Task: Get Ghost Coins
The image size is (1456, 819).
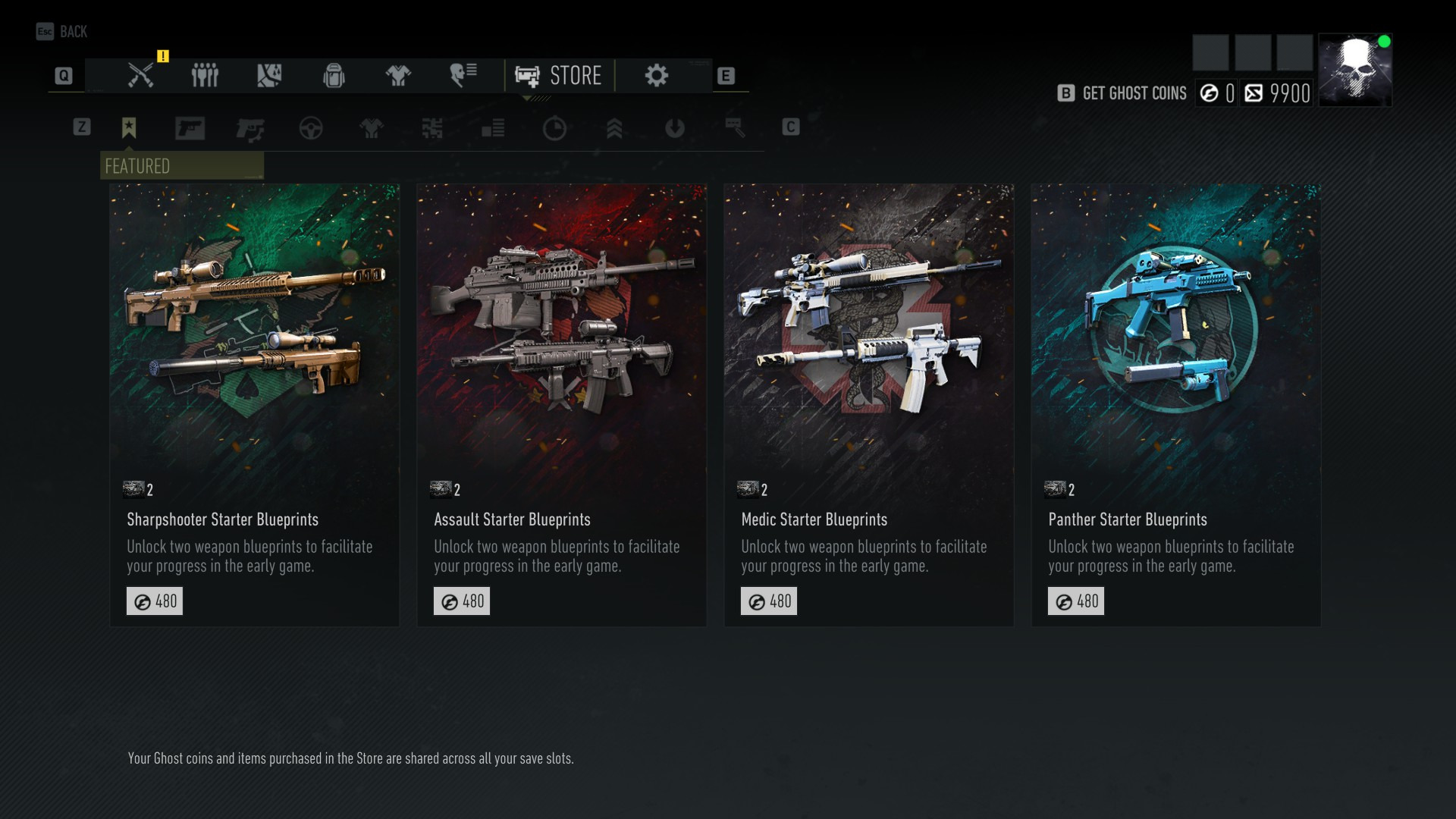Action: pyautogui.click(x=1124, y=93)
